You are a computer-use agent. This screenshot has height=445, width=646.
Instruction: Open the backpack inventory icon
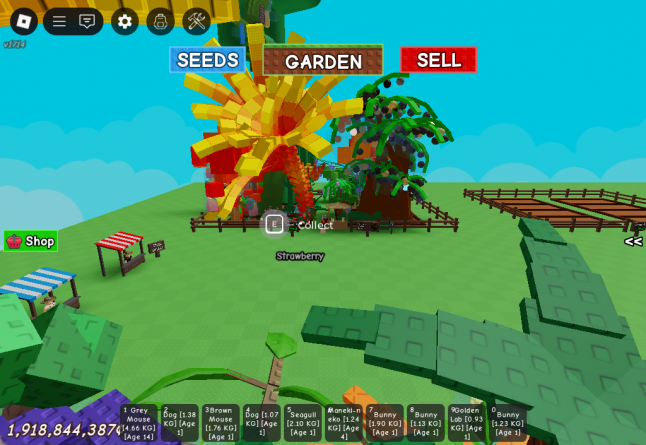click(160, 21)
